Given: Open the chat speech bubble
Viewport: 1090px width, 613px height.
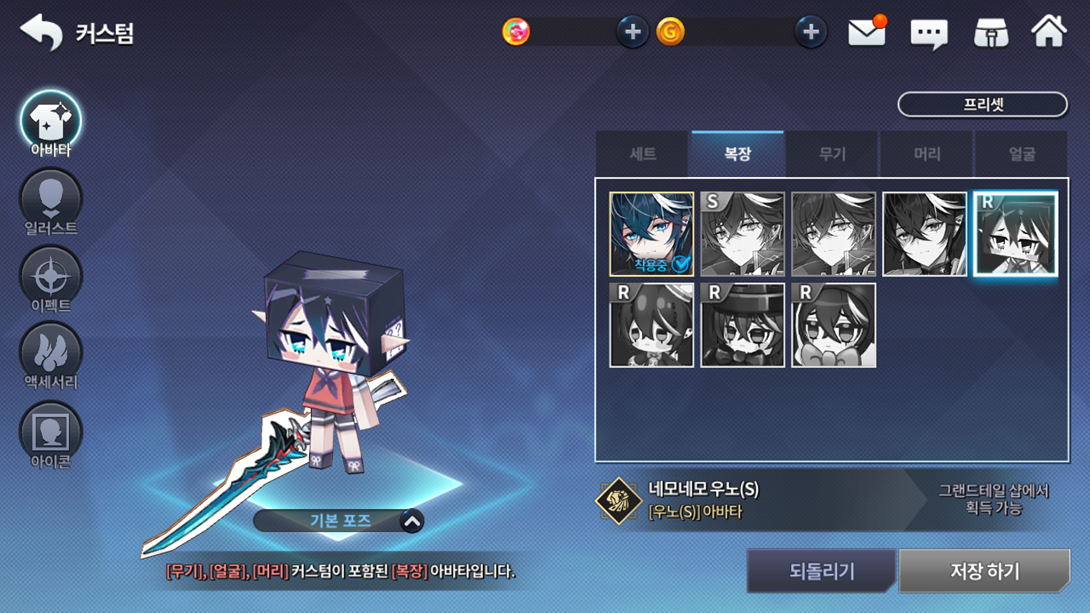Looking at the screenshot, I should [928, 34].
